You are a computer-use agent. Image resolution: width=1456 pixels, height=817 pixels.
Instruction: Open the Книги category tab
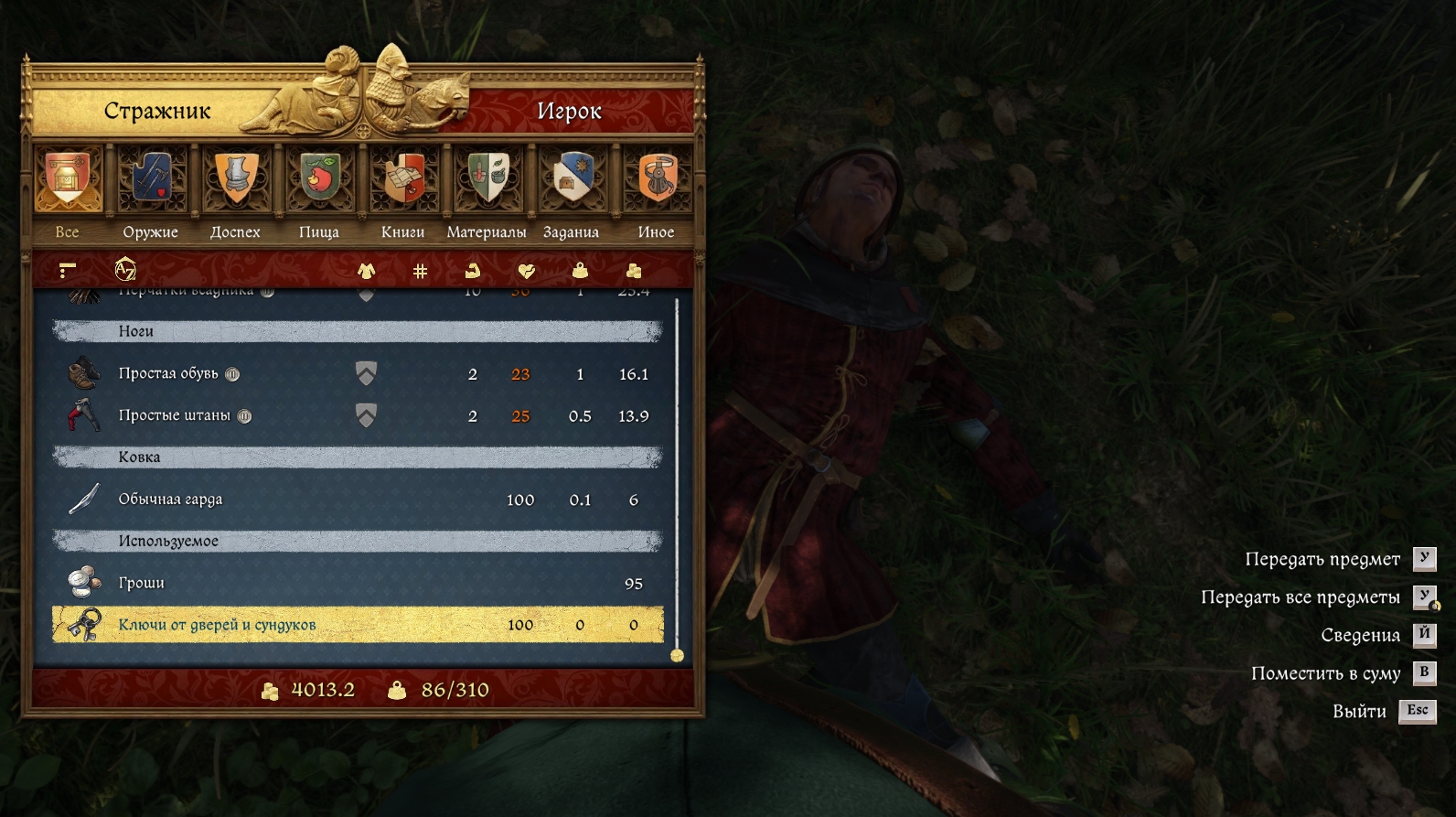(x=403, y=193)
